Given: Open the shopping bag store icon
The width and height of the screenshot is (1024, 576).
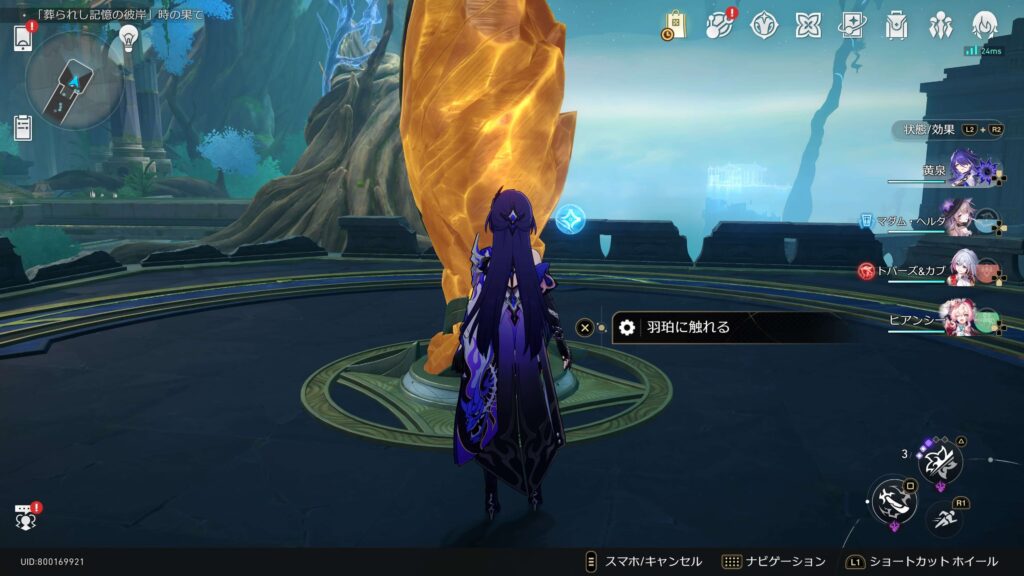Looking at the screenshot, I should 675,25.
